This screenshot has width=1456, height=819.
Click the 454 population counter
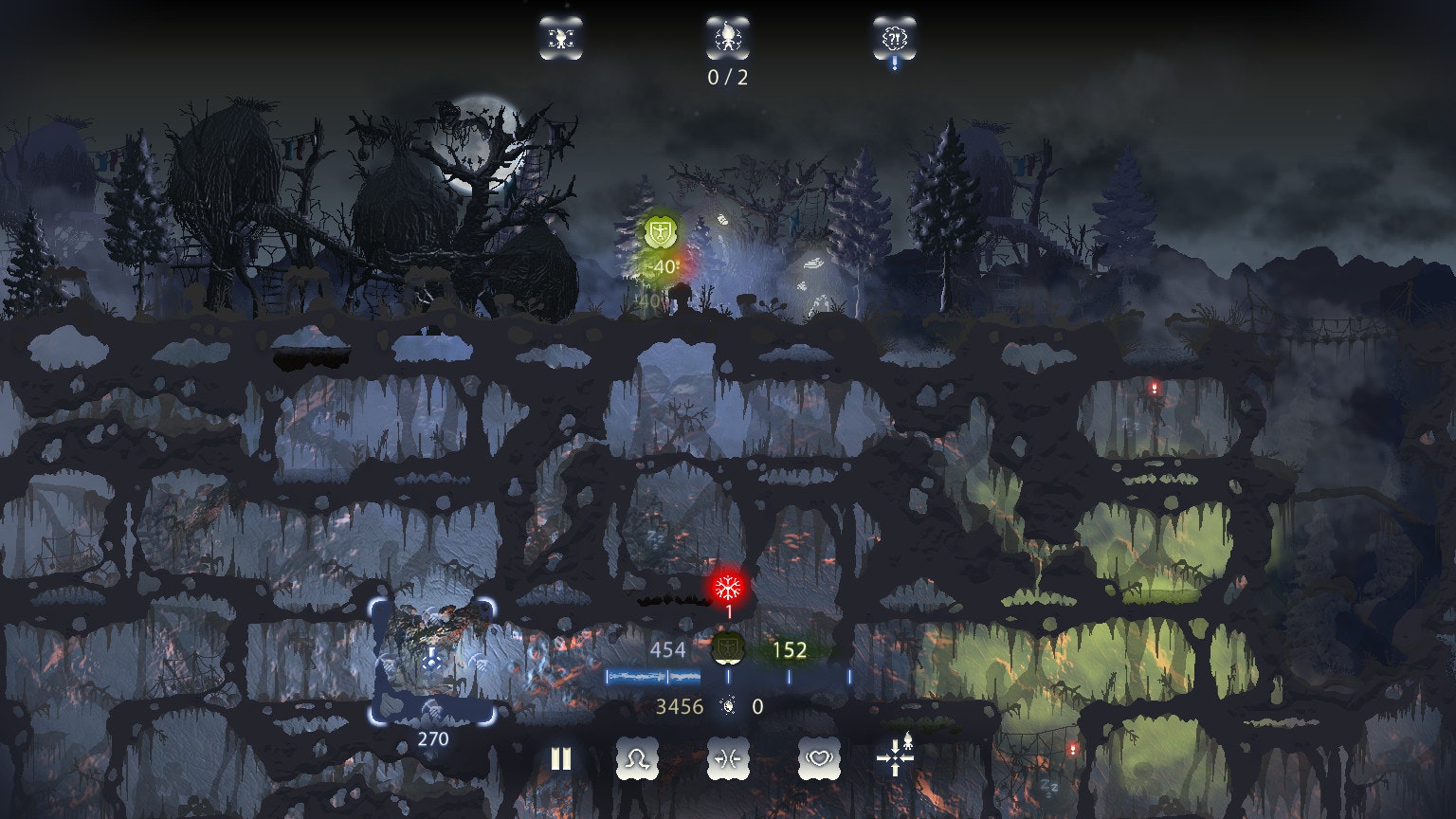(670, 650)
